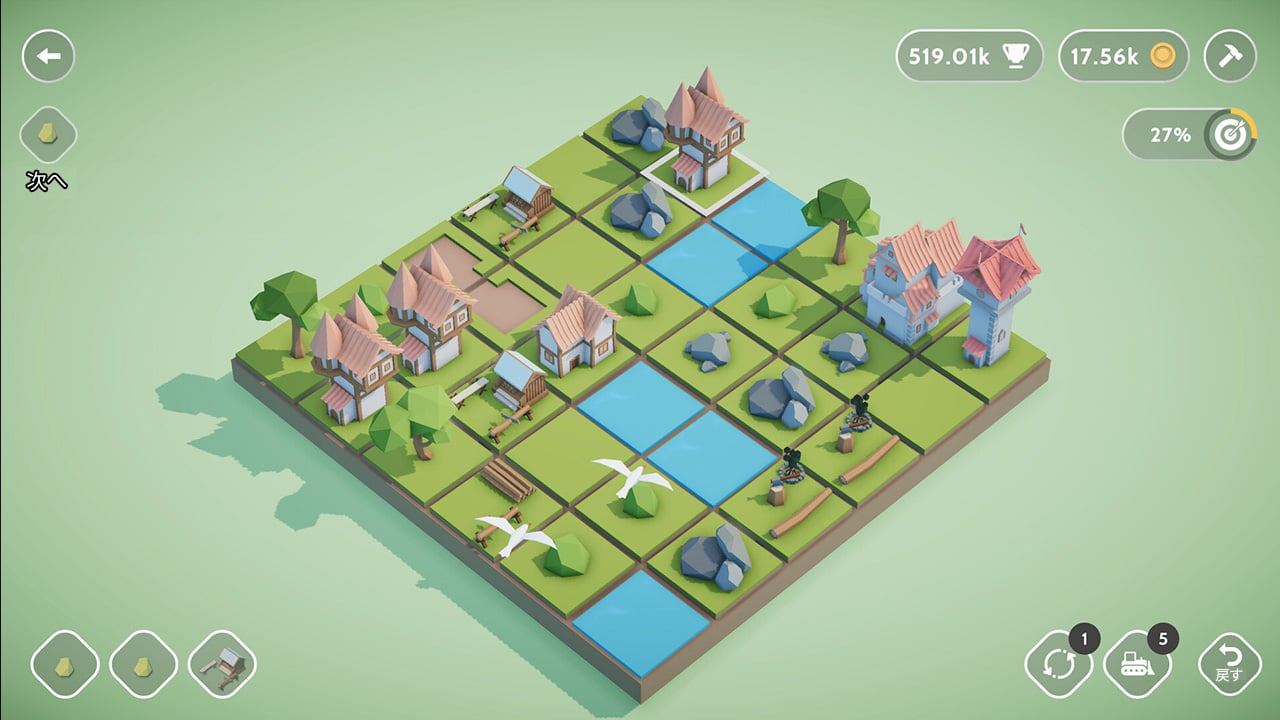Click the target icon beside 27%
This screenshot has width=1280, height=720.
pos(1232,134)
